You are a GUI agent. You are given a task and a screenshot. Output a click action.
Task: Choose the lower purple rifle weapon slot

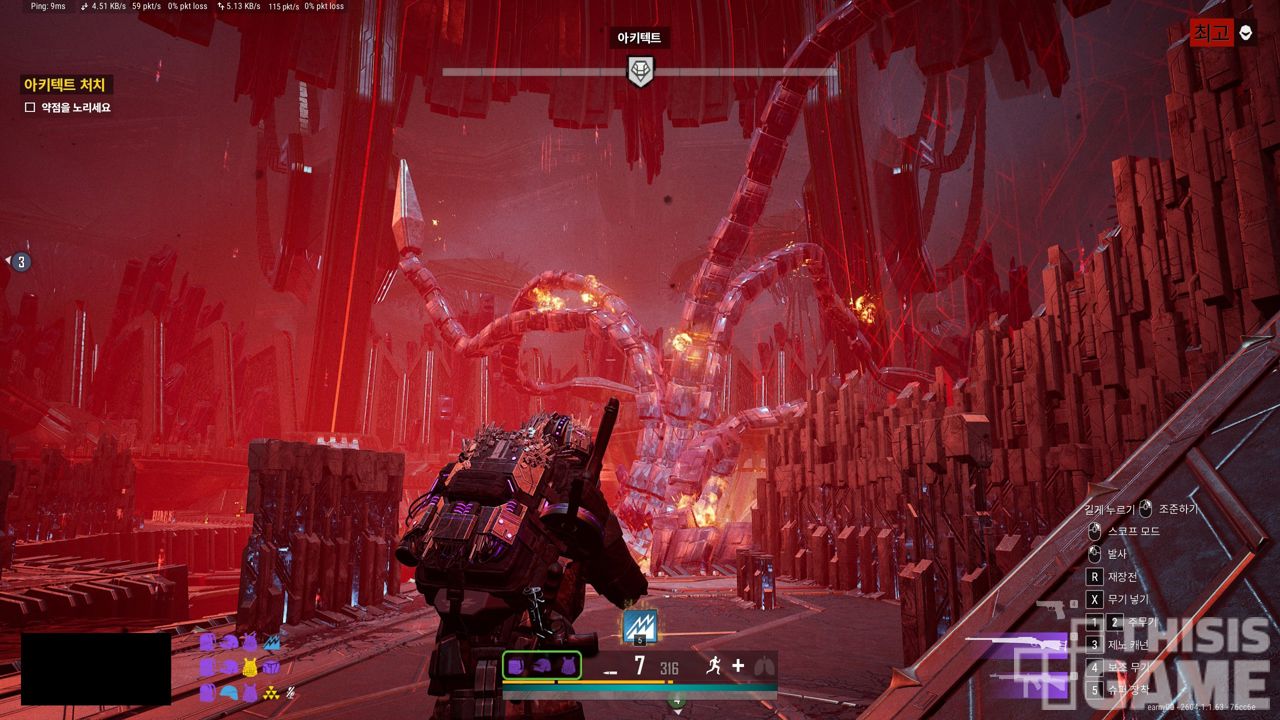pyautogui.click(x=1028, y=684)
